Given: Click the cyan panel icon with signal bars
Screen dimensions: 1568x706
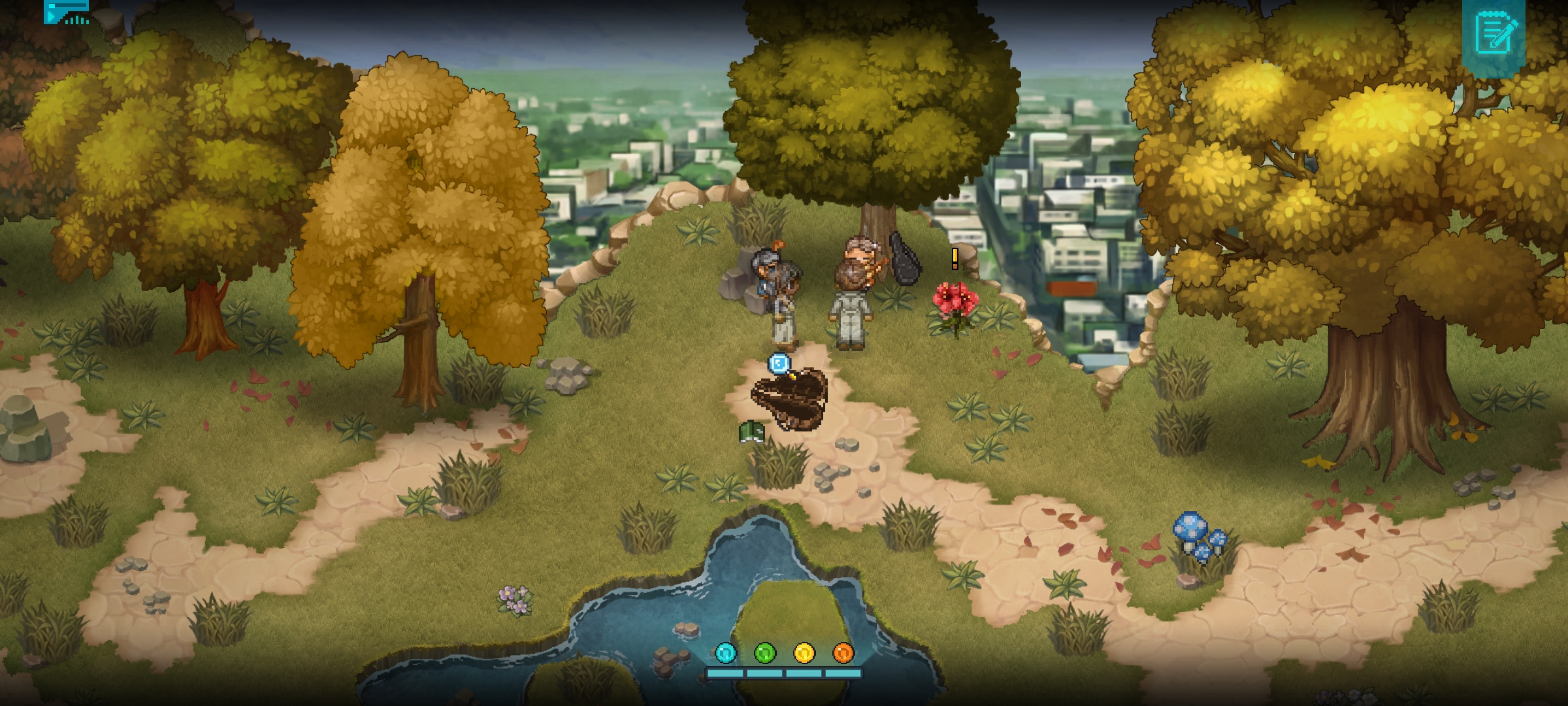Looking at the screenshot, I should [67, 12].
